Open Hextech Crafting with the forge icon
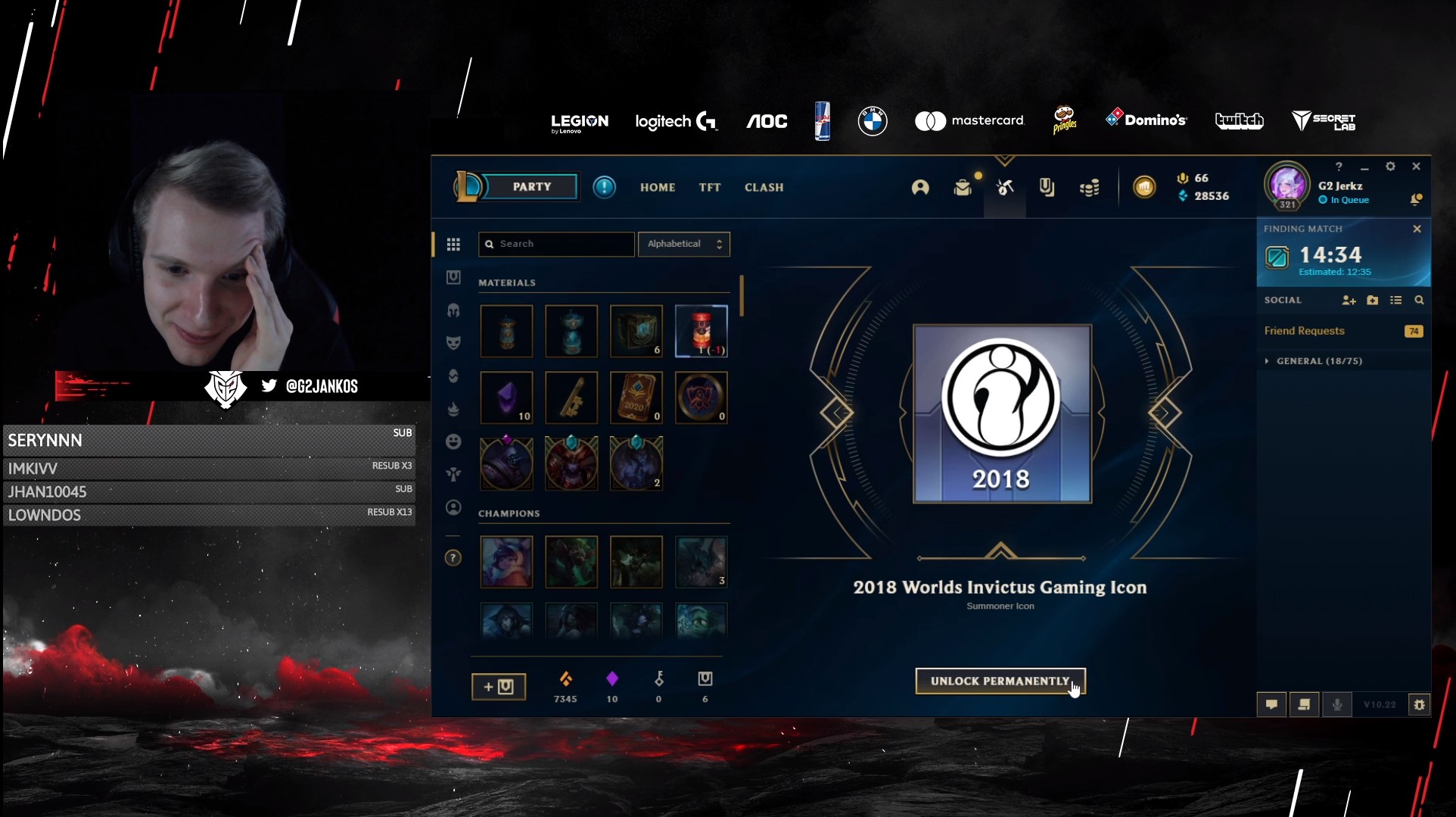This screenshot has height=817, width=1456. click(1005, 188)
